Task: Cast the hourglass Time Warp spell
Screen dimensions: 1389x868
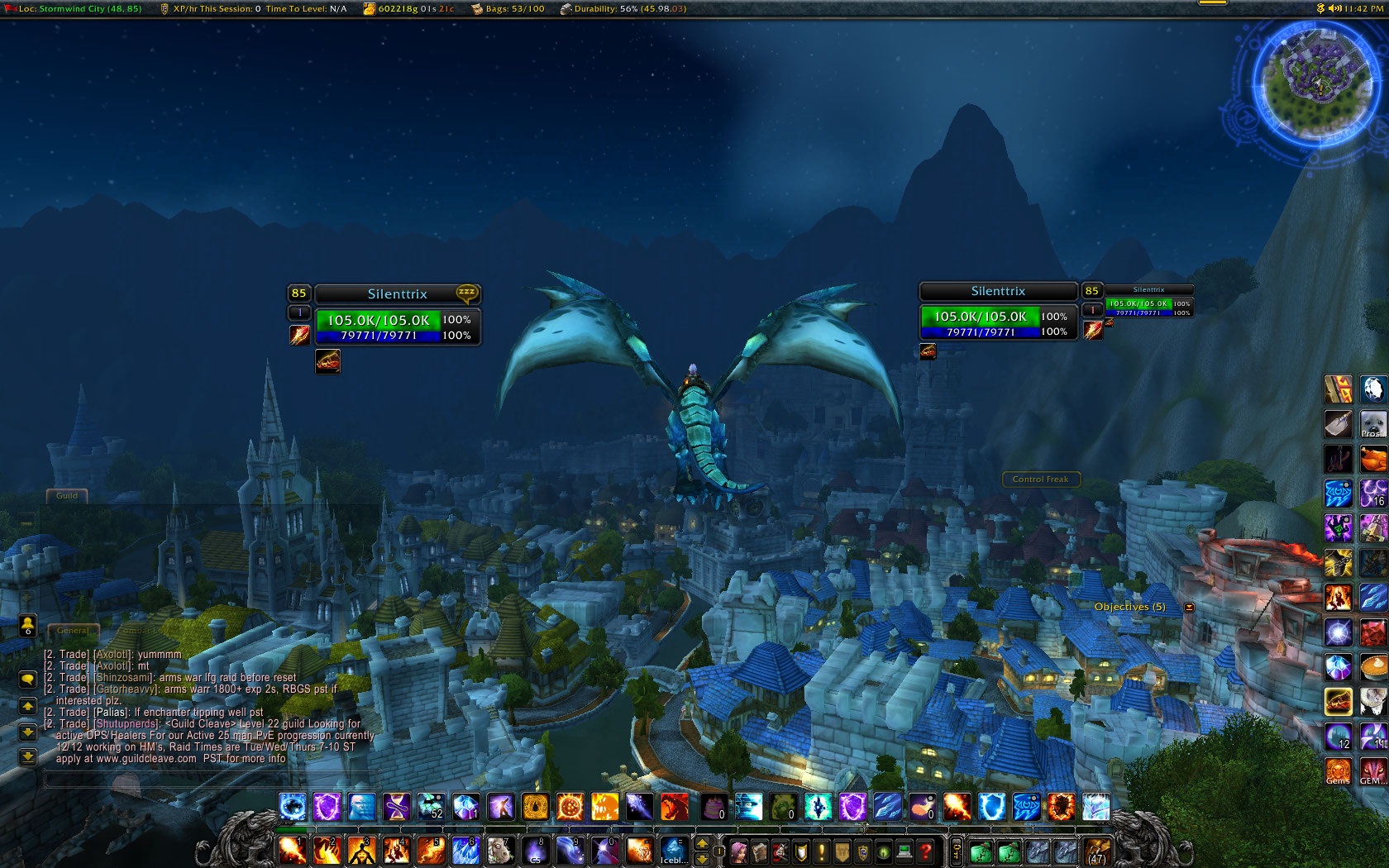Action: [x=397, y=806]
